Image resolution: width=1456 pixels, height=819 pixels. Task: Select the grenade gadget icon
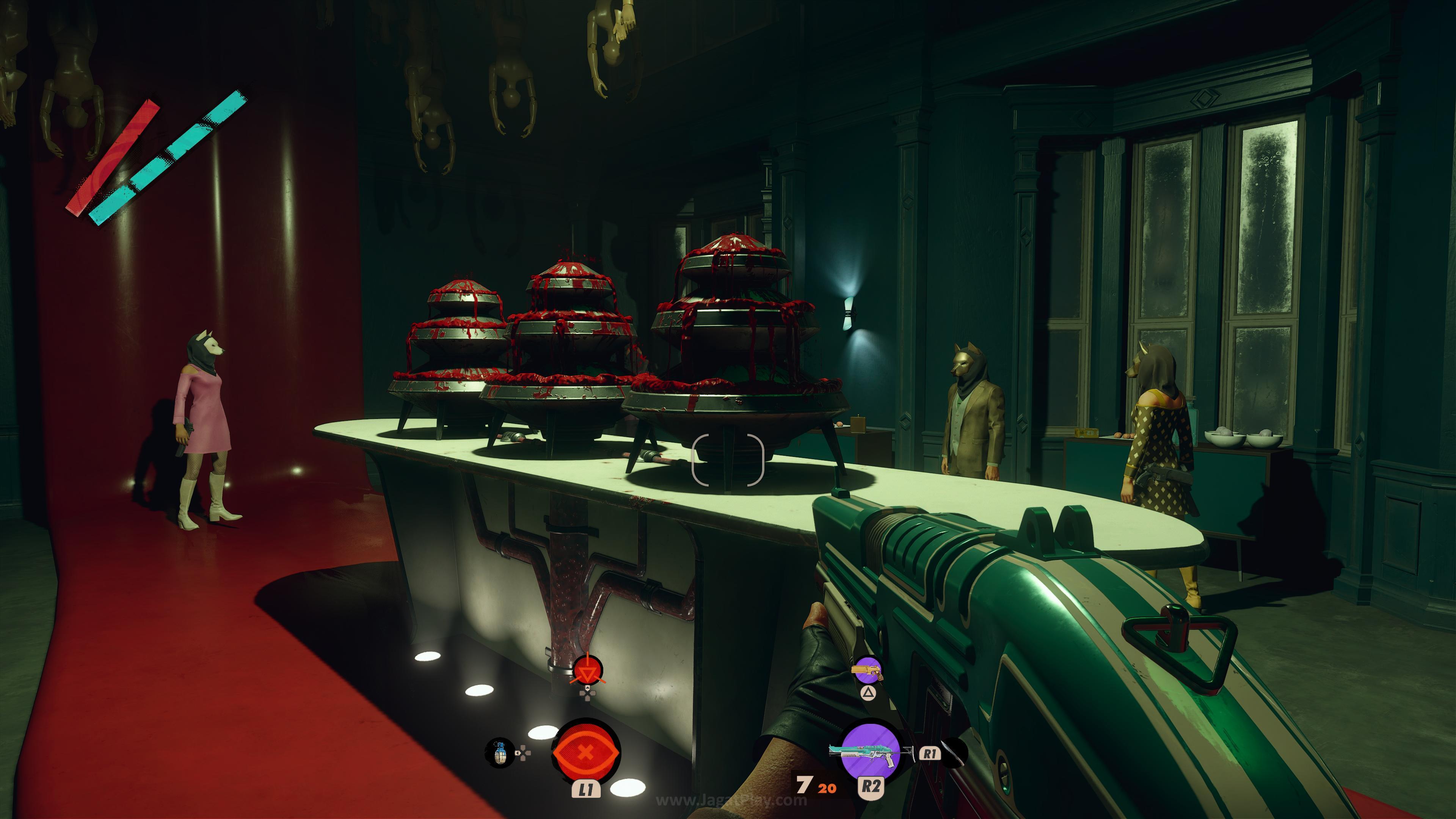(499, 753)
